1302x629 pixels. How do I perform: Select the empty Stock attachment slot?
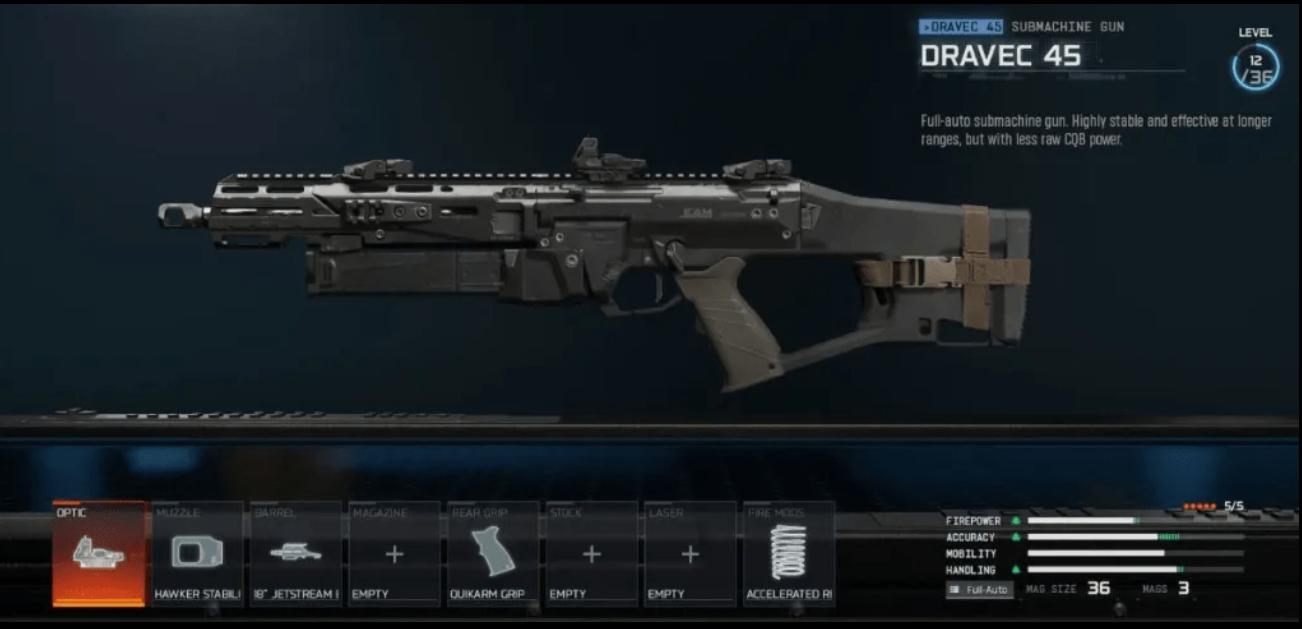(591, 554)
